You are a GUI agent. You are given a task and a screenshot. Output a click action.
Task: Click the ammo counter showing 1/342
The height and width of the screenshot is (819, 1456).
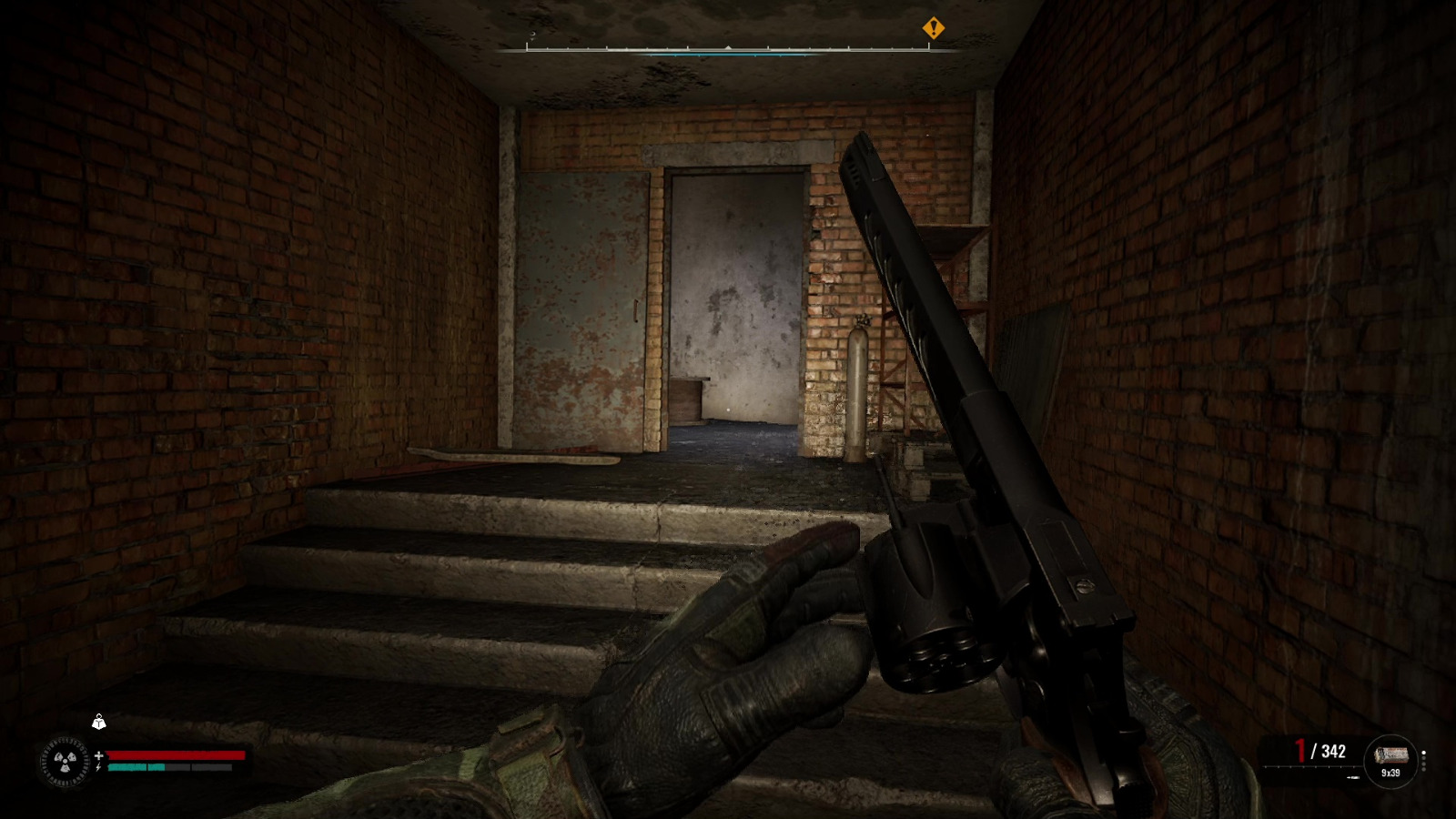tap(1318, 751)
